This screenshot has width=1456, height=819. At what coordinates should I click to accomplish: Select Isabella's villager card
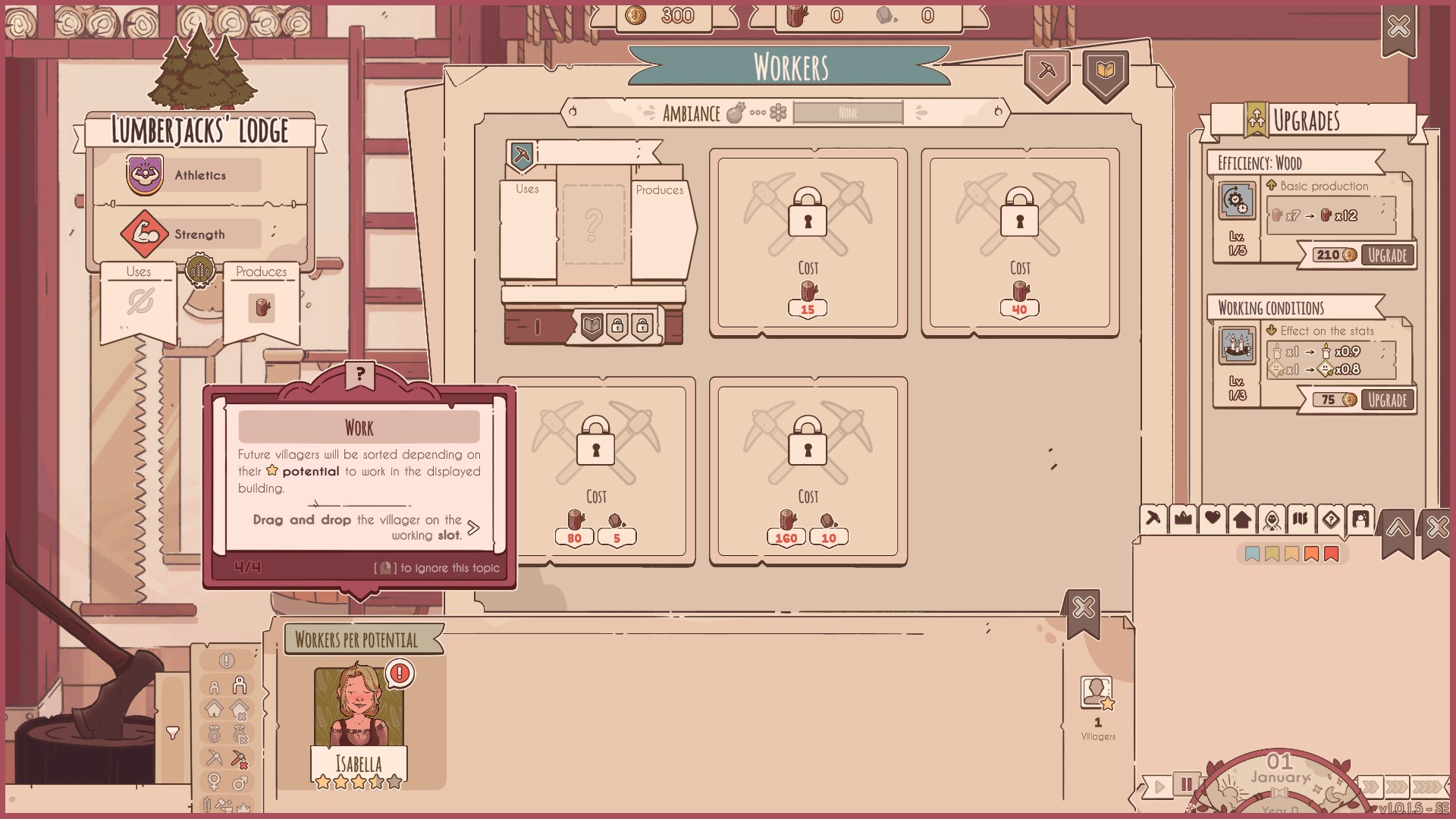click(x=359, y=724)
